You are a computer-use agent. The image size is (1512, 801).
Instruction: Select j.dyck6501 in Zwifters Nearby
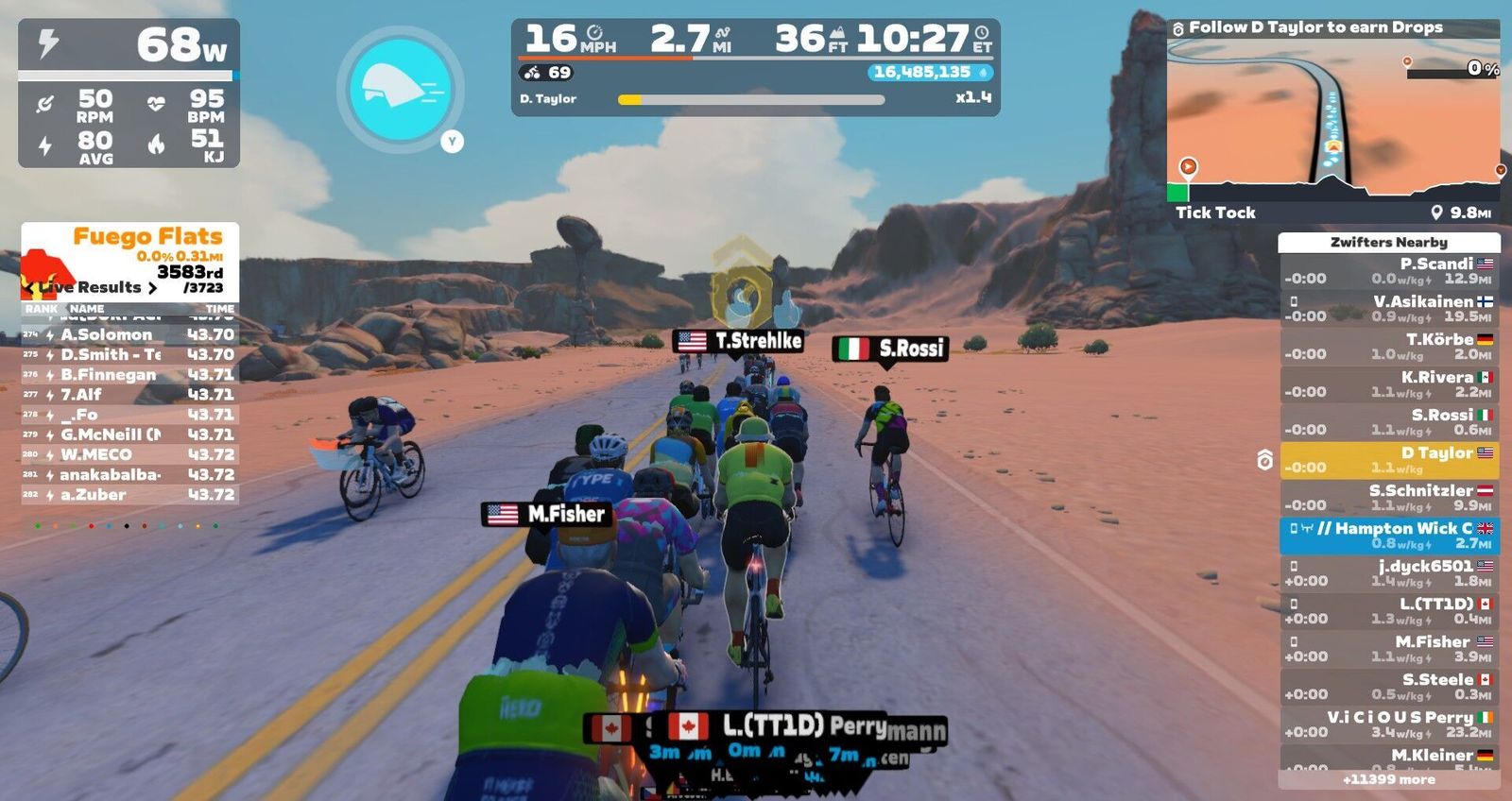(x=1388, y=573)
